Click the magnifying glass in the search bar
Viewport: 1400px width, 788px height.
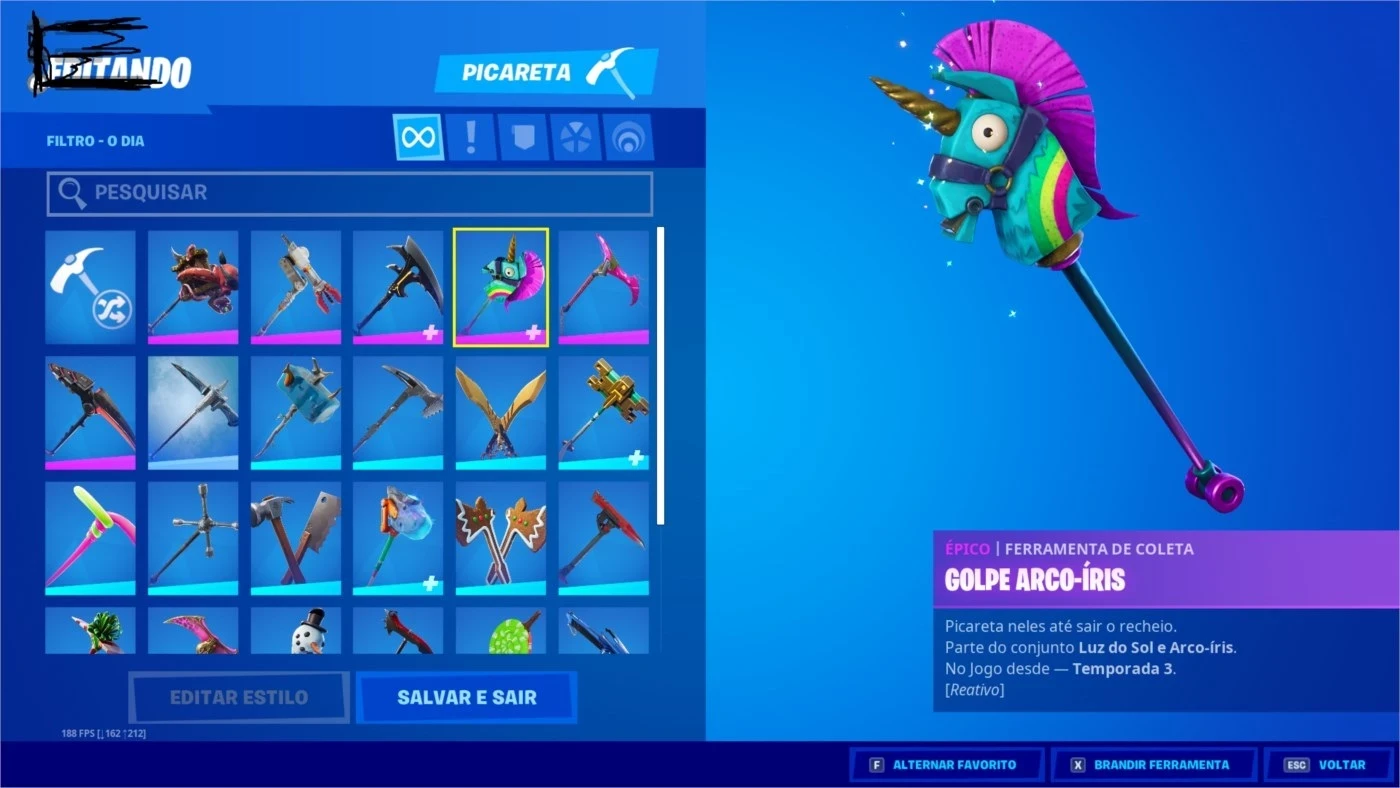[71, 192]
